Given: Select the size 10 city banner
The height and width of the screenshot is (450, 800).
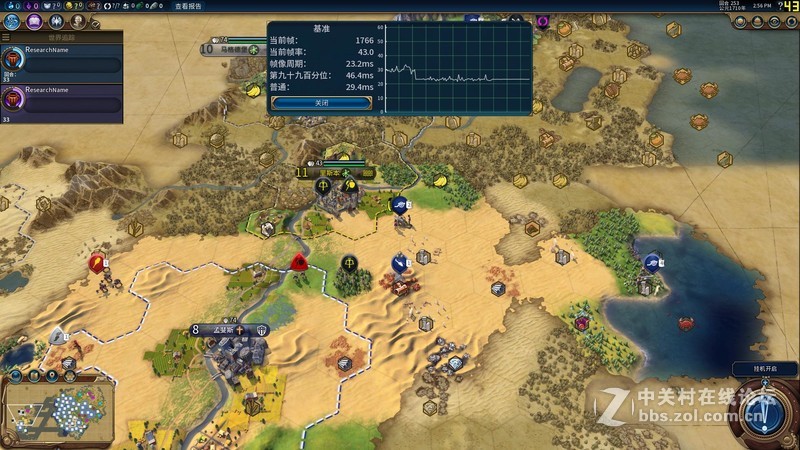Looking at the screenshot, I should click(x=232, y=47).
